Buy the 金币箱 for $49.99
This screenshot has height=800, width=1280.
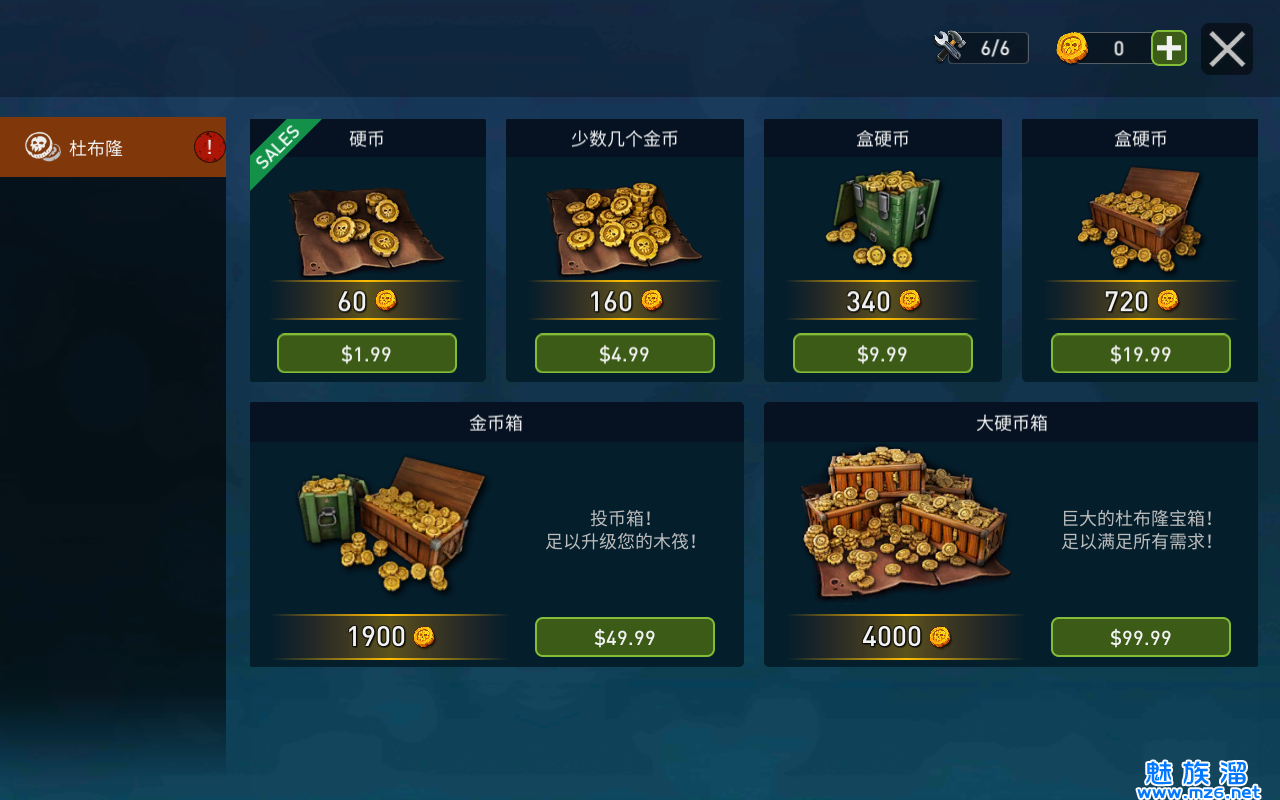(625, 638)
